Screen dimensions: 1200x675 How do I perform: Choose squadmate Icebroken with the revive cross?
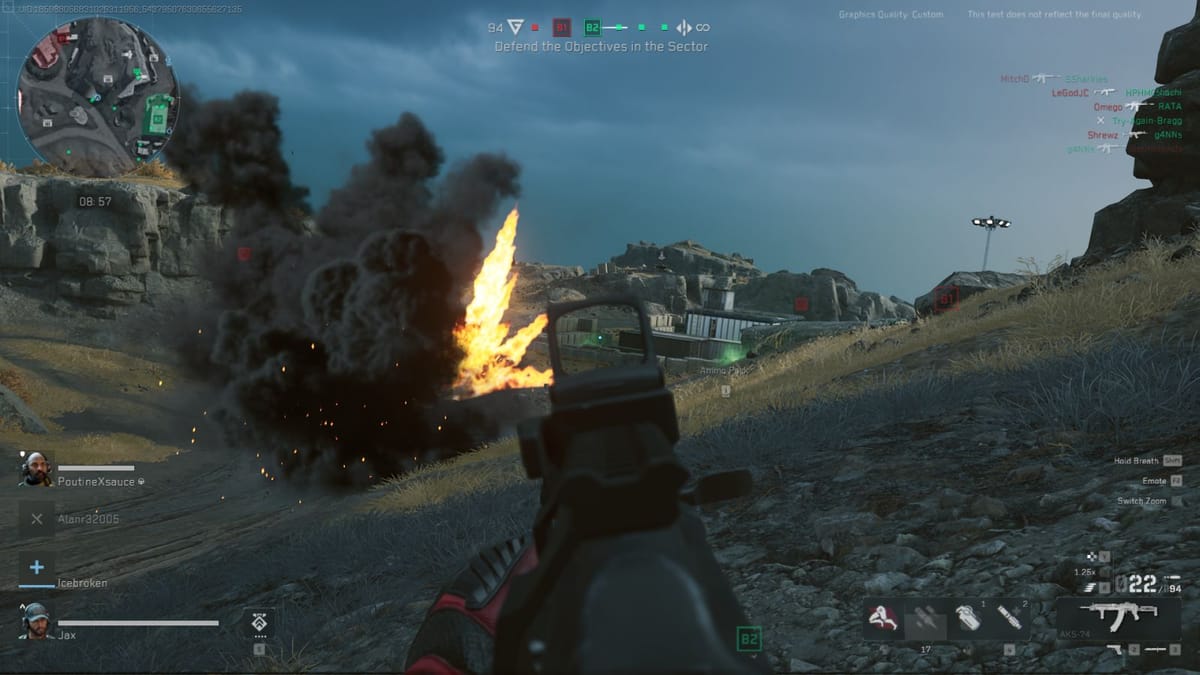(x=37, y=568)
